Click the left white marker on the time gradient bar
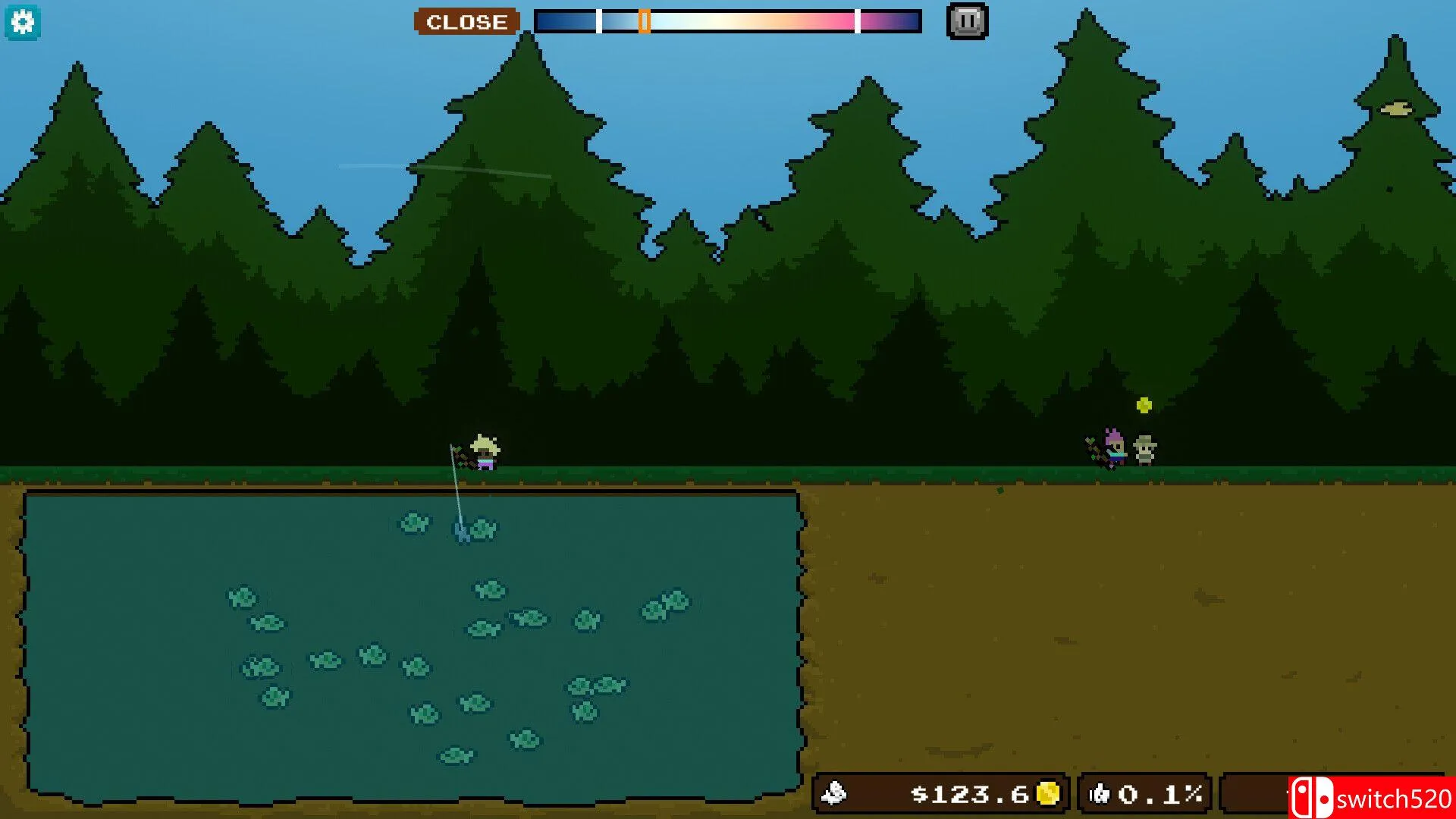Viewport: 1456px width, 819px height. pos(599,20)
